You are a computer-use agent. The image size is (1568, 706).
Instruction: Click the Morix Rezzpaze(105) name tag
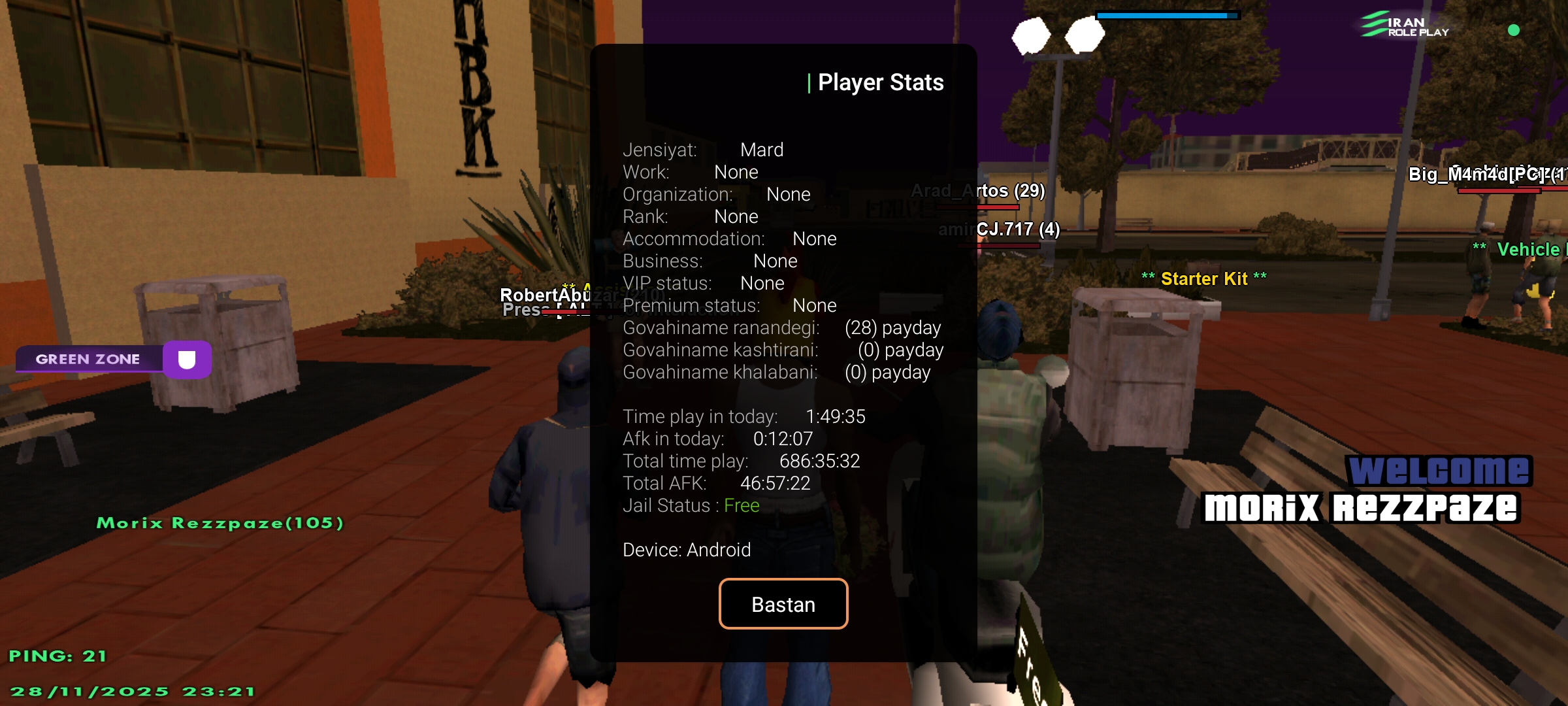click(x=220, y=522)
